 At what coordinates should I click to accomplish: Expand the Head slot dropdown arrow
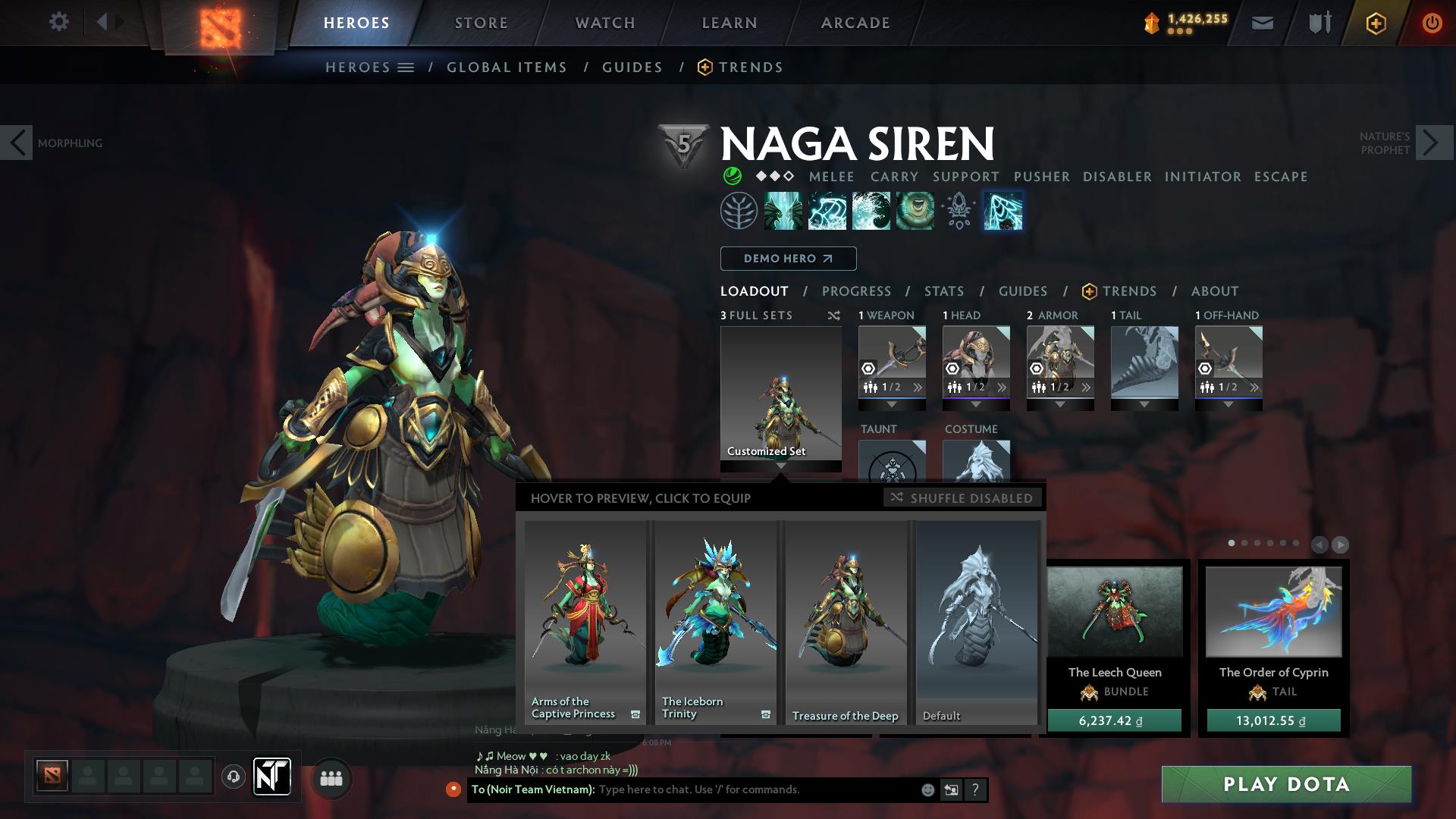coord(976,406)
